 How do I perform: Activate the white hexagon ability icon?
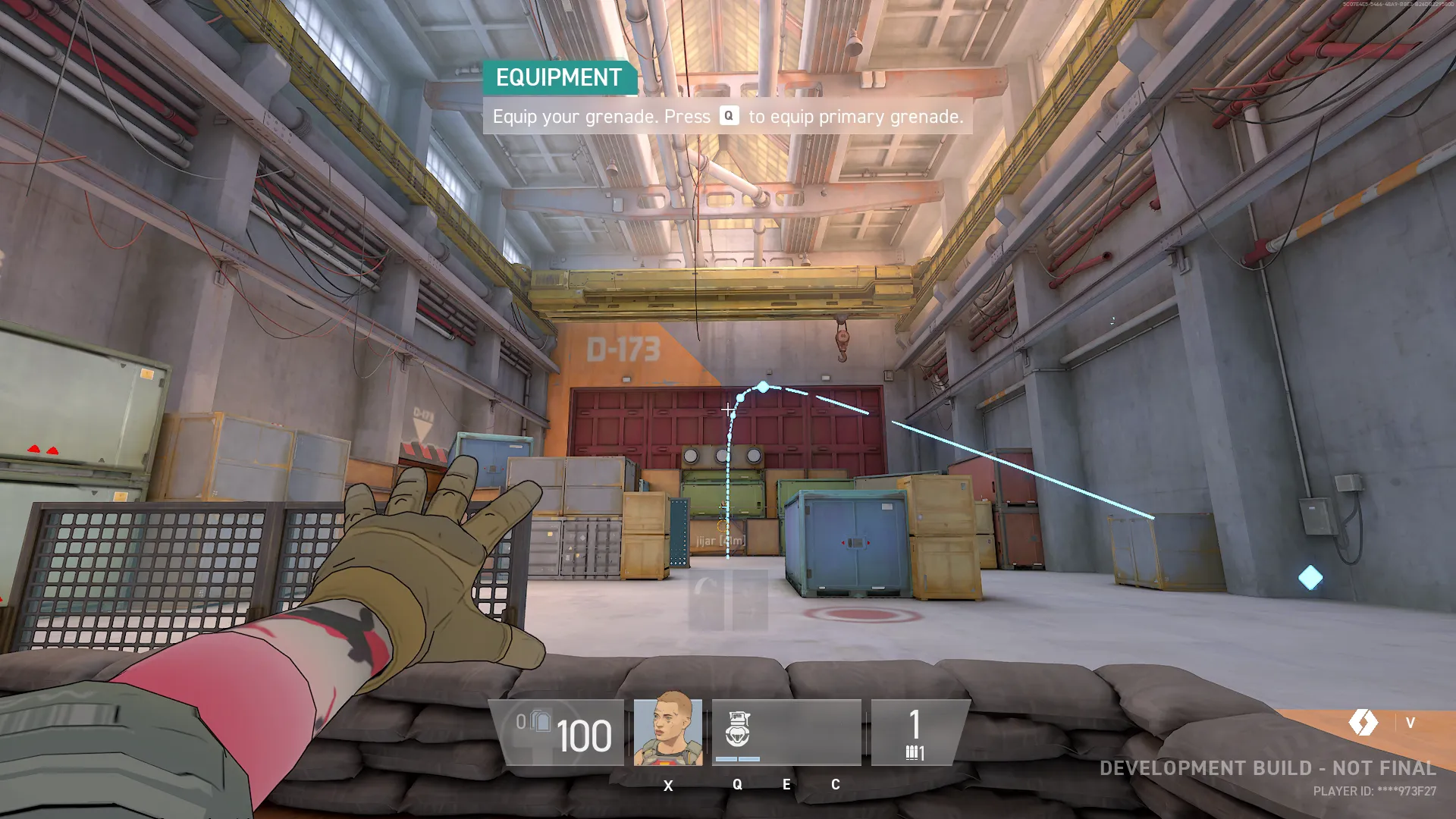[x=1363, y=722]
